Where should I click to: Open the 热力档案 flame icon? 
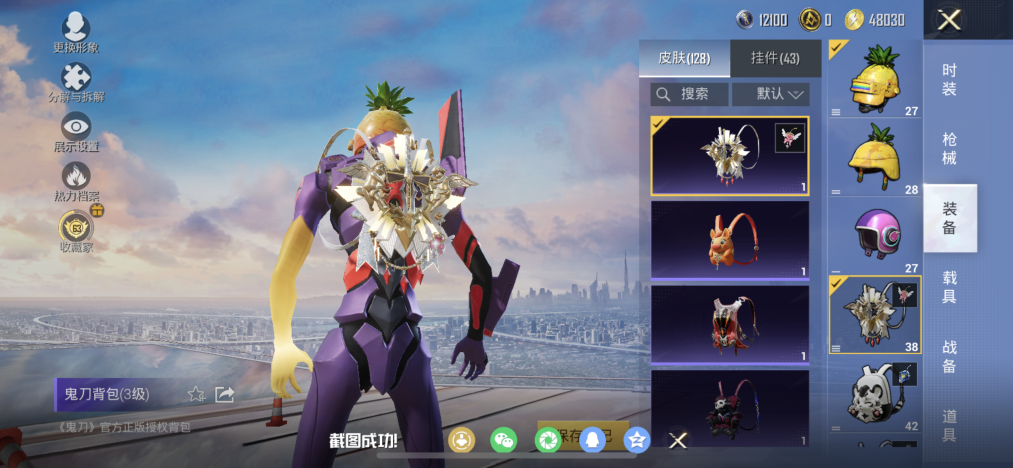(76, 180)
